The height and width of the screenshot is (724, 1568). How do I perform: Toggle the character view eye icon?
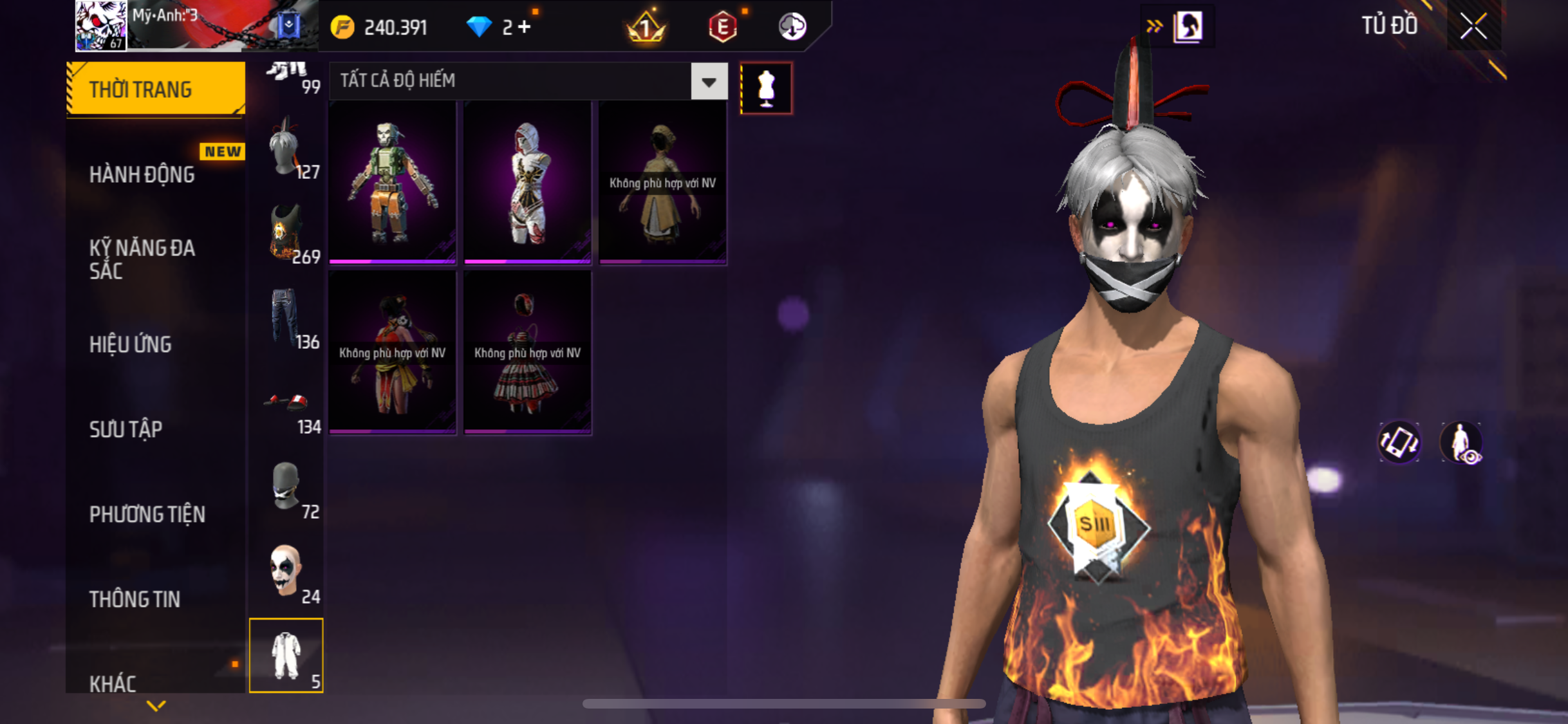(1462, 443)
